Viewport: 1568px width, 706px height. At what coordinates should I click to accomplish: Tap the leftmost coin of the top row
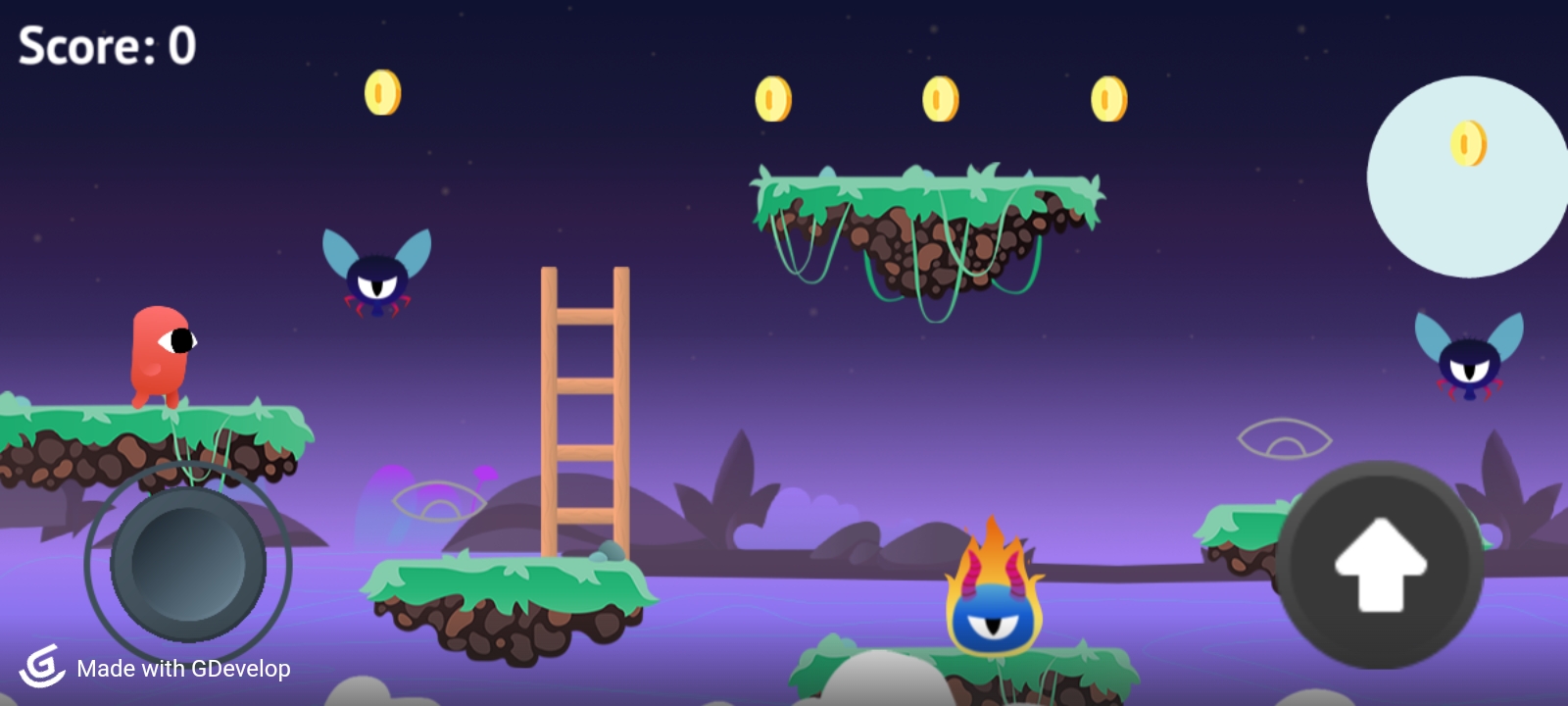click(771, 97)
